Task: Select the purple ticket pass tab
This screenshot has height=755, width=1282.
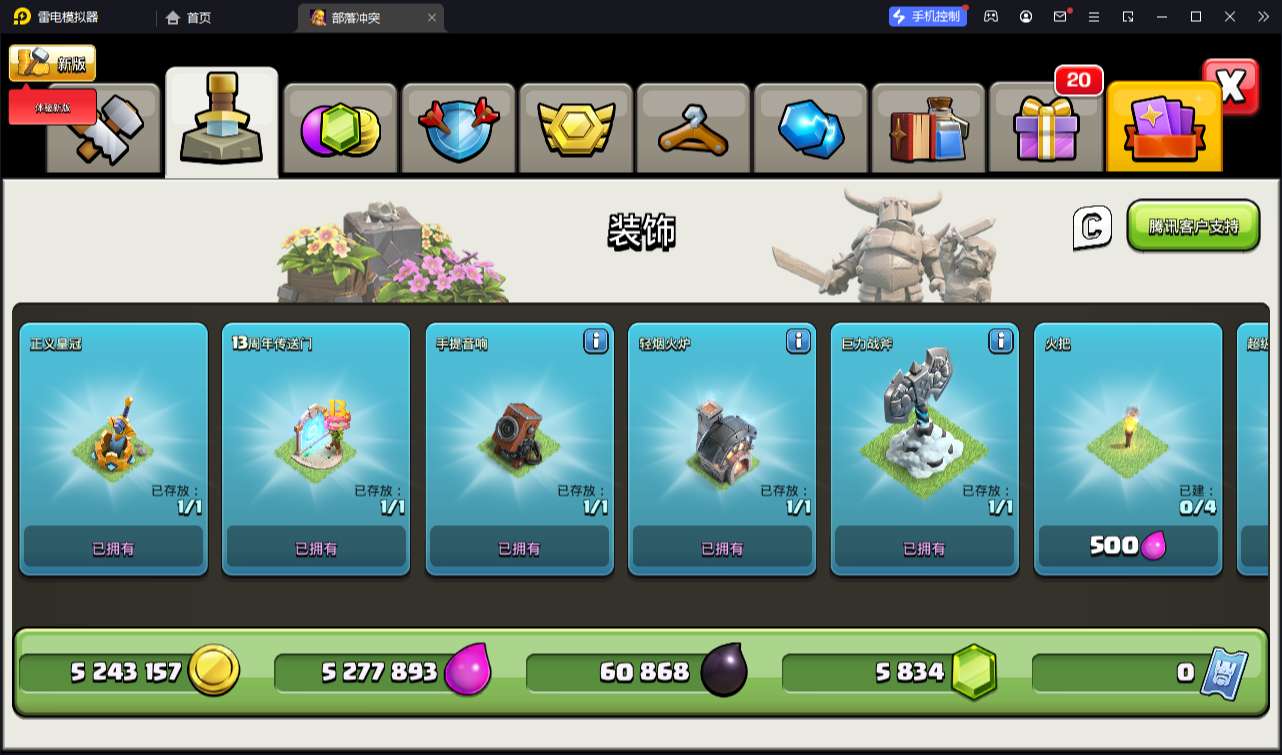Action: click(1164, 130)
